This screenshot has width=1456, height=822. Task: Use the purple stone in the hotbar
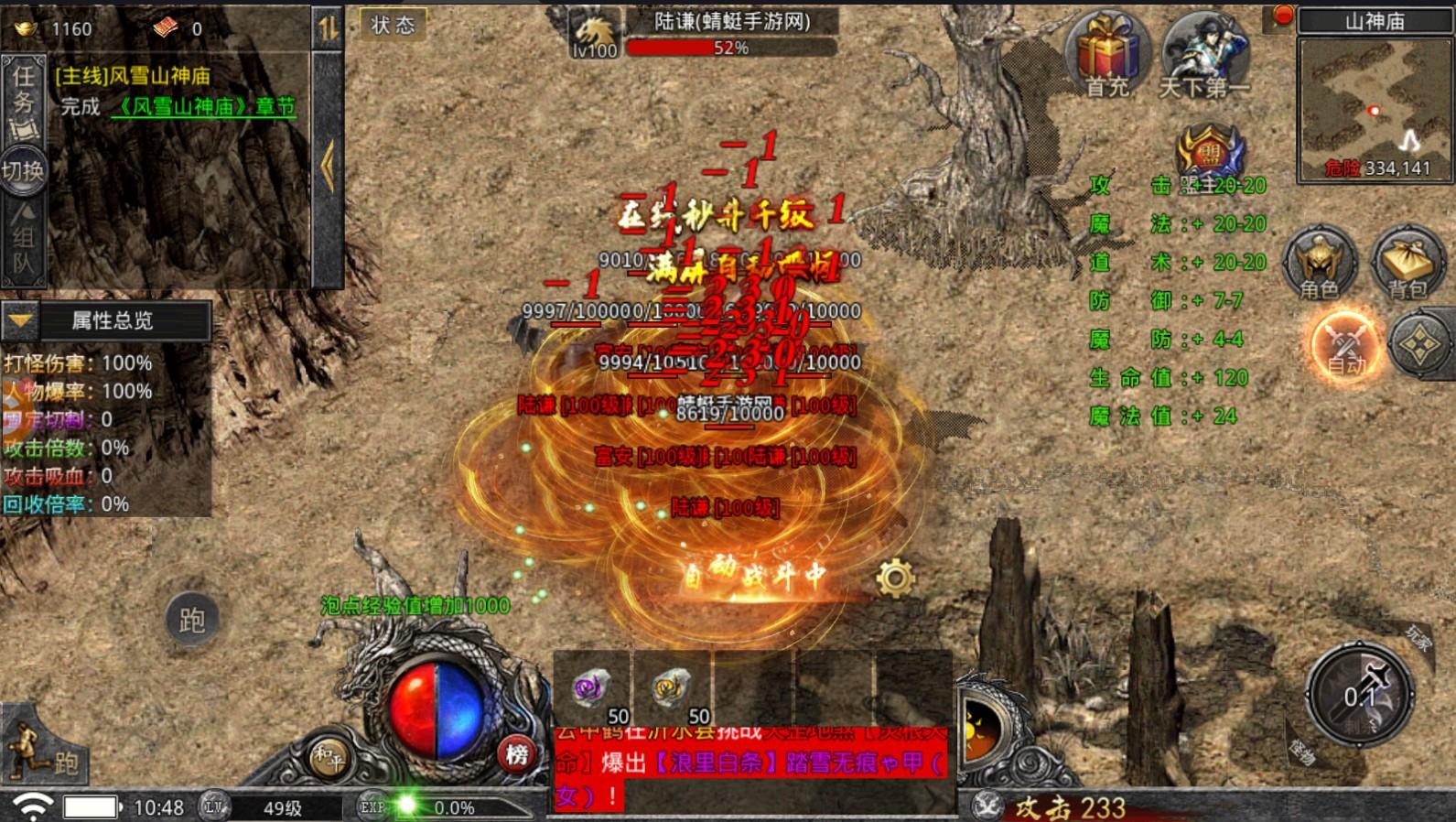click(591, 689)
